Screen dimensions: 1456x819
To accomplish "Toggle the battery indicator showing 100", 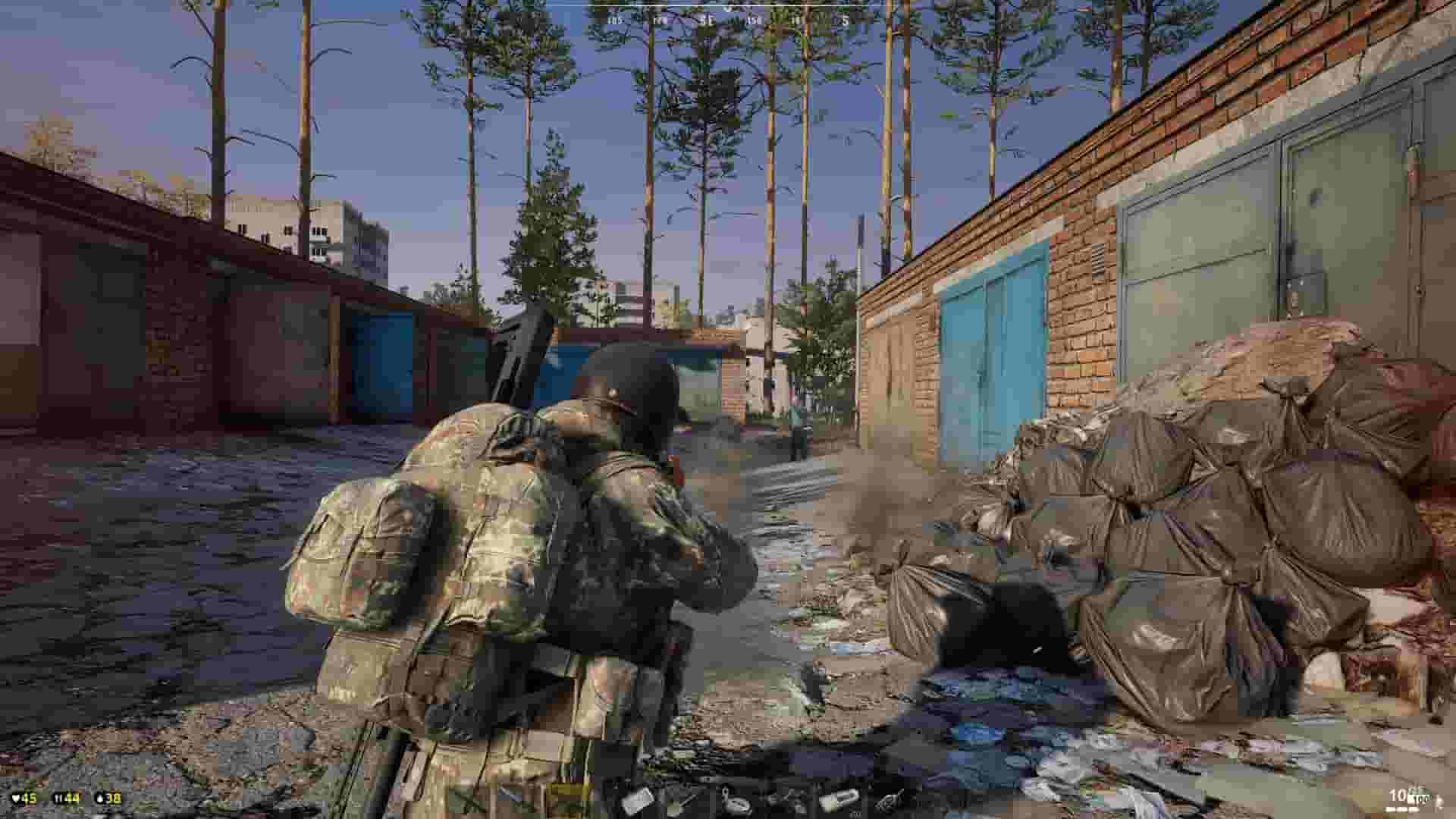I will [x=1420, y=799].
